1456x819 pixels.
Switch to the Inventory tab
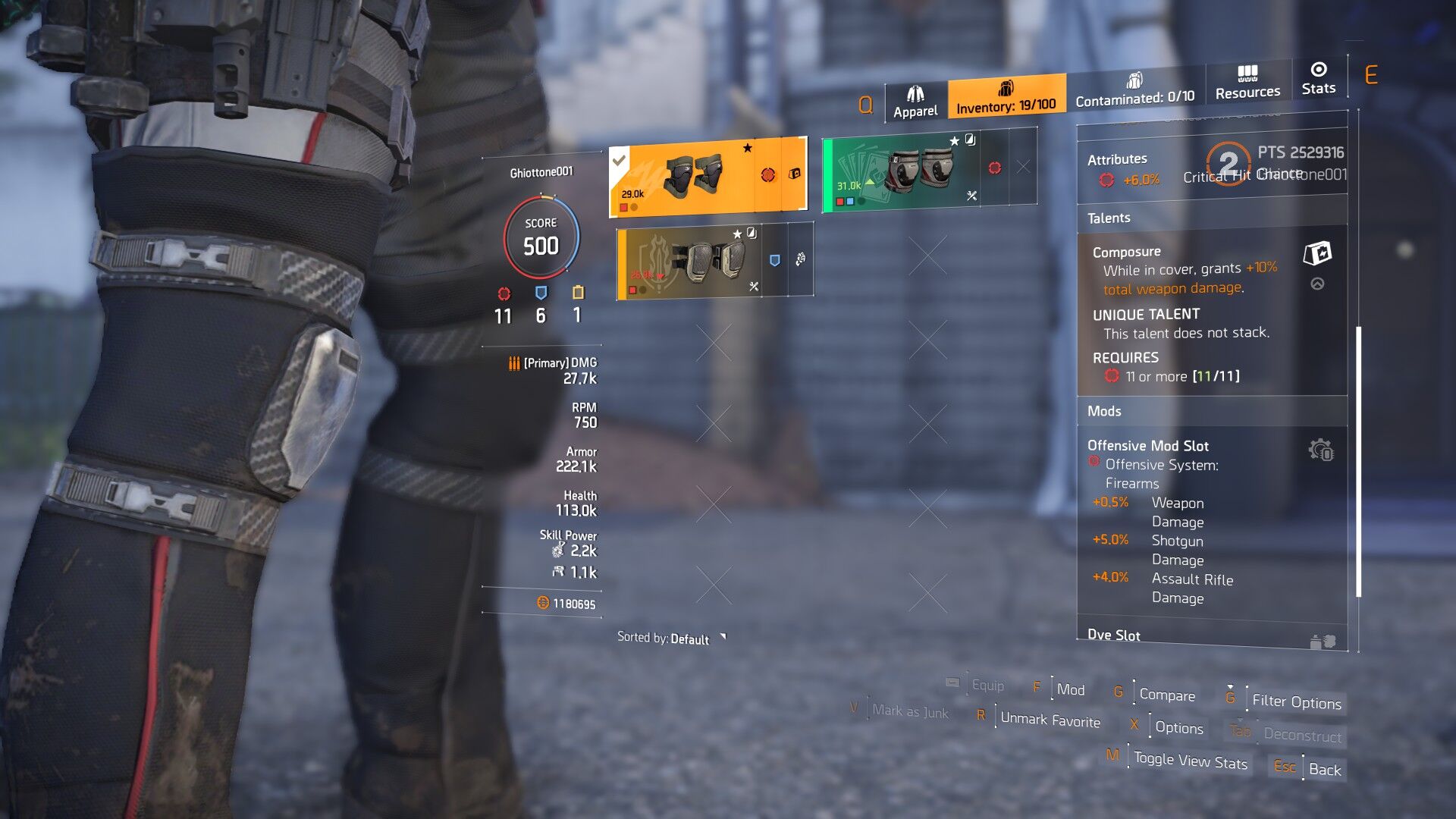click(x=1006, y=97)
